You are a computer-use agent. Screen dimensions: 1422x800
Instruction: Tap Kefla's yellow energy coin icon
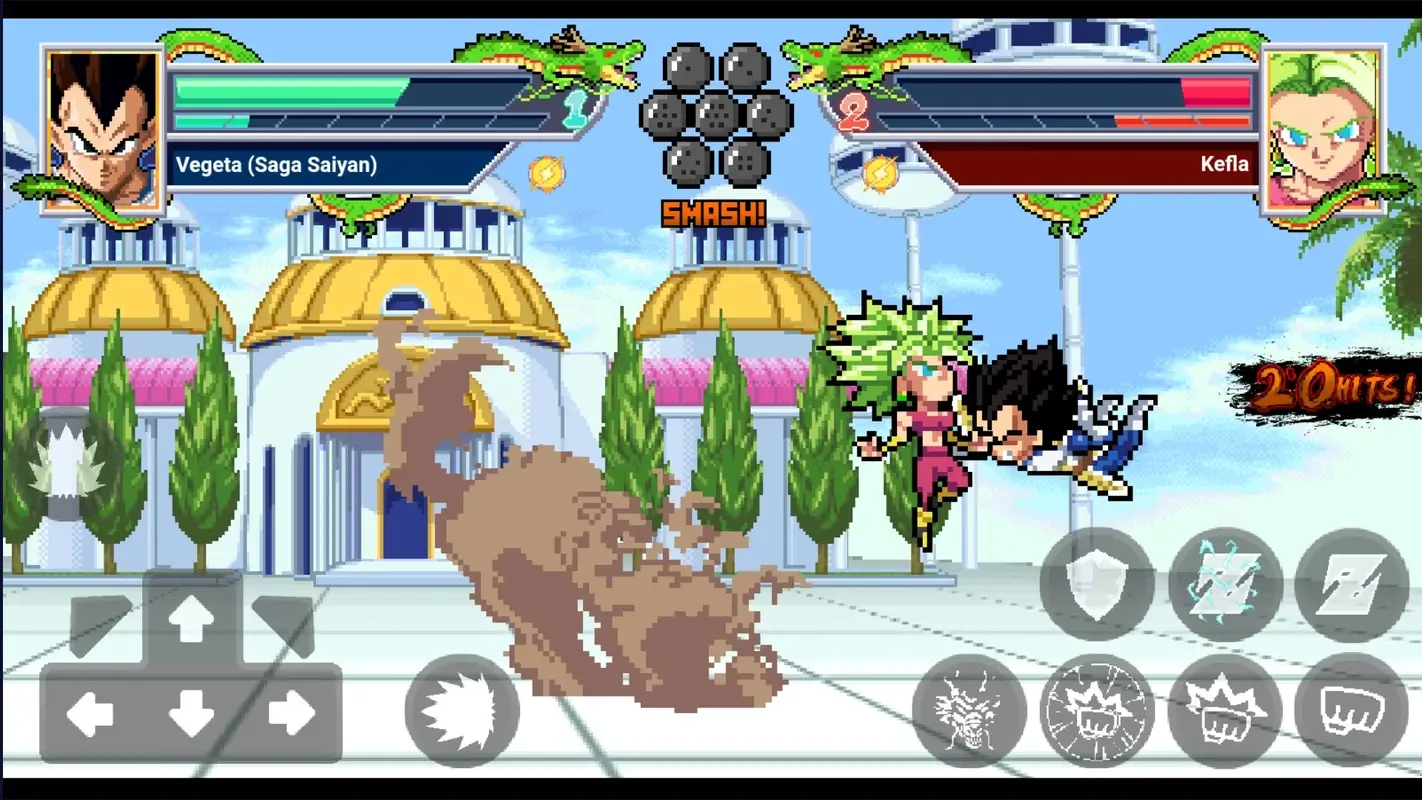[880, 172]
